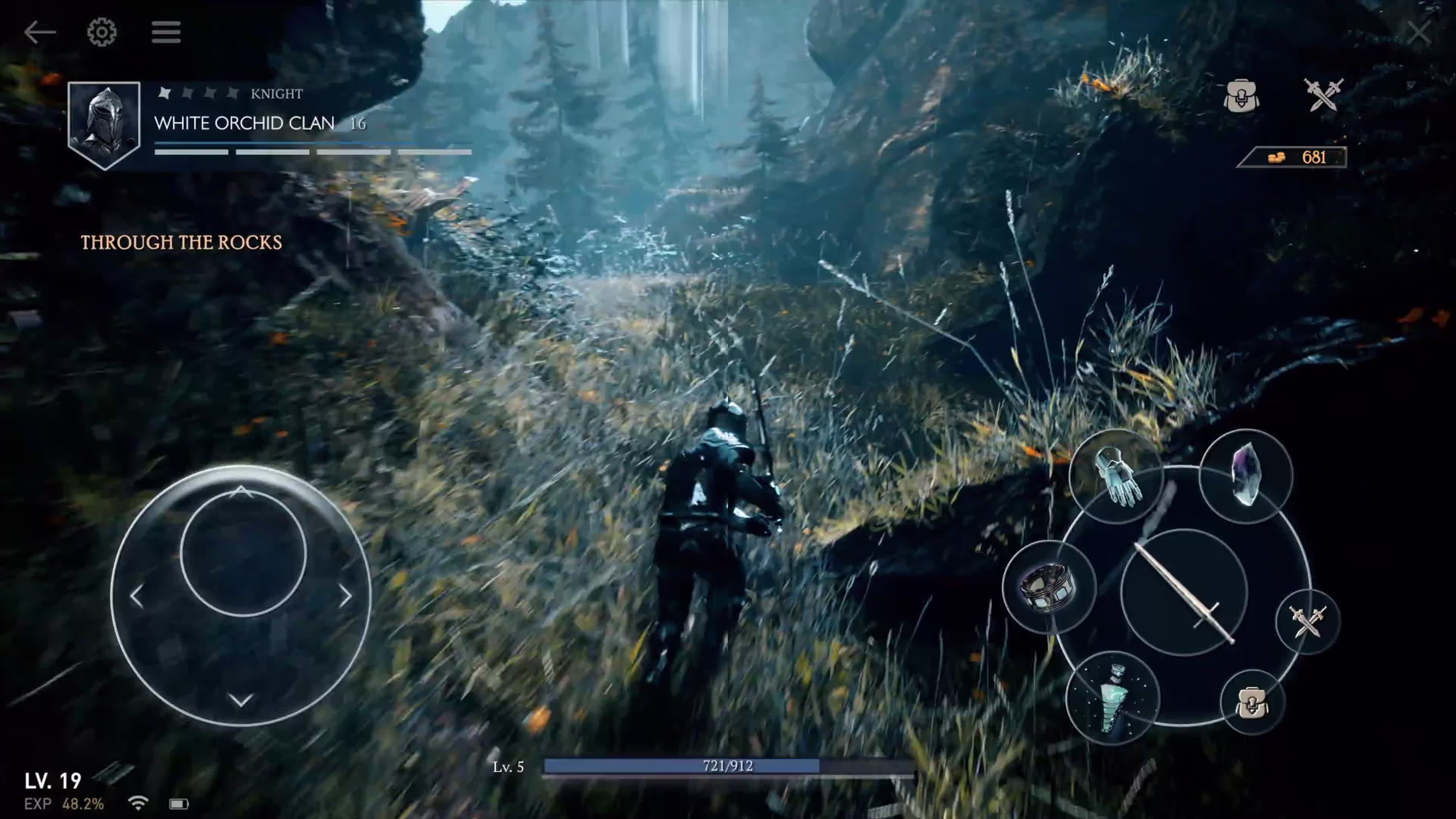1456x819 pixels.
Task: Attack with the main sword button
Action: click(1183, 592)
